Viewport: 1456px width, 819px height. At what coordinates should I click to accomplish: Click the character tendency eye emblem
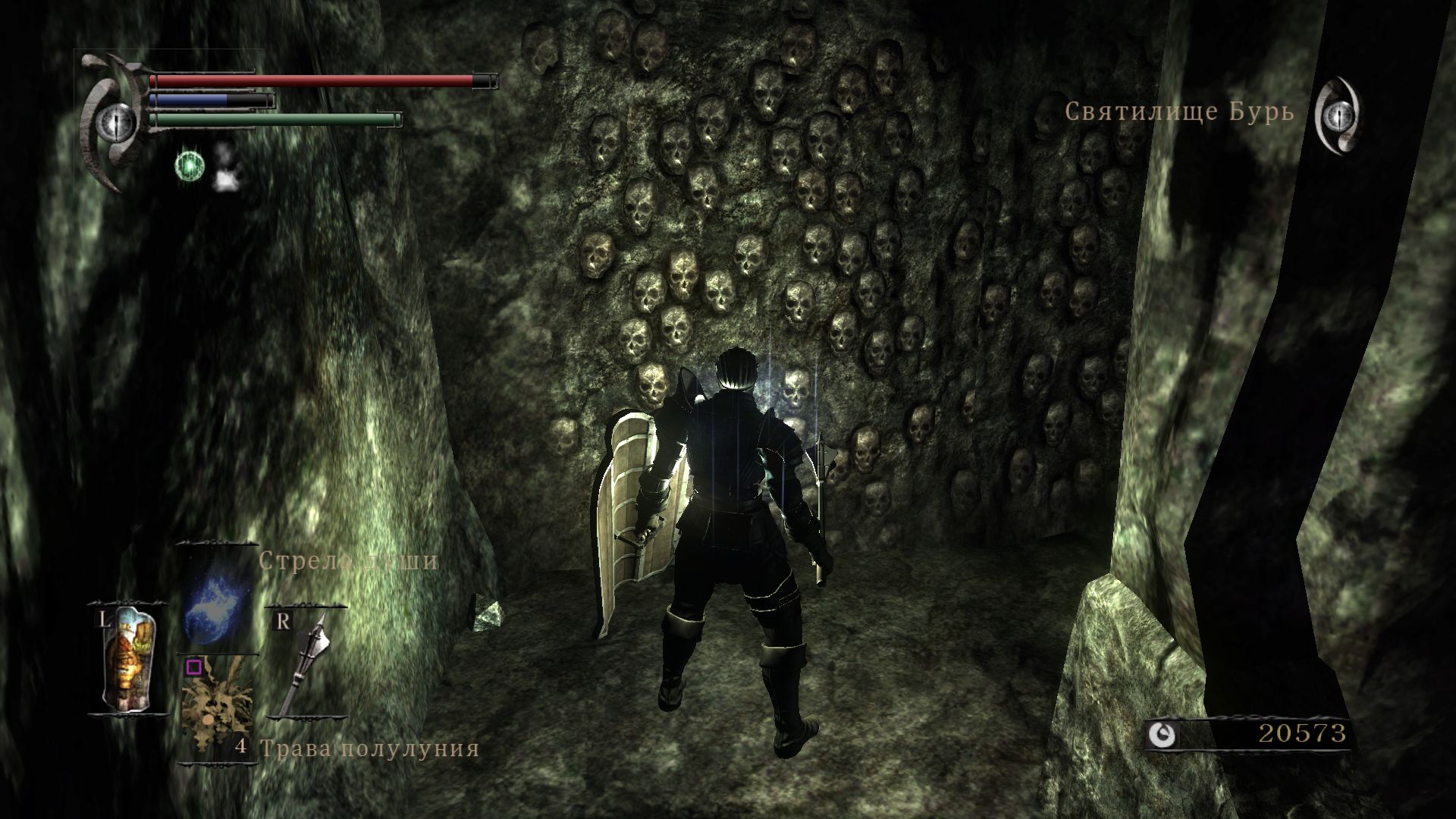click(116, 120)
